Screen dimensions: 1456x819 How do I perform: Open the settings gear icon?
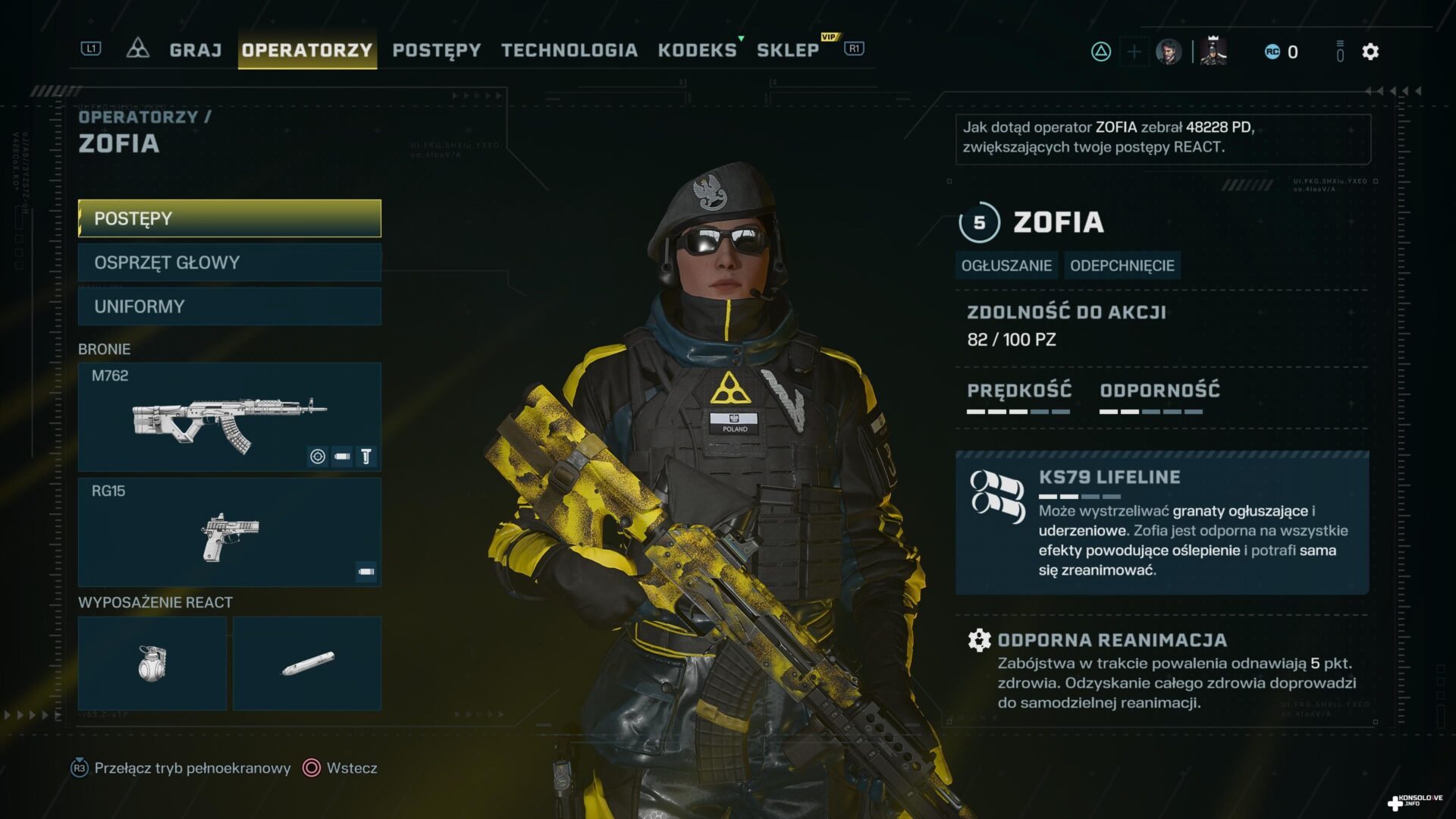coord(1370,52)
